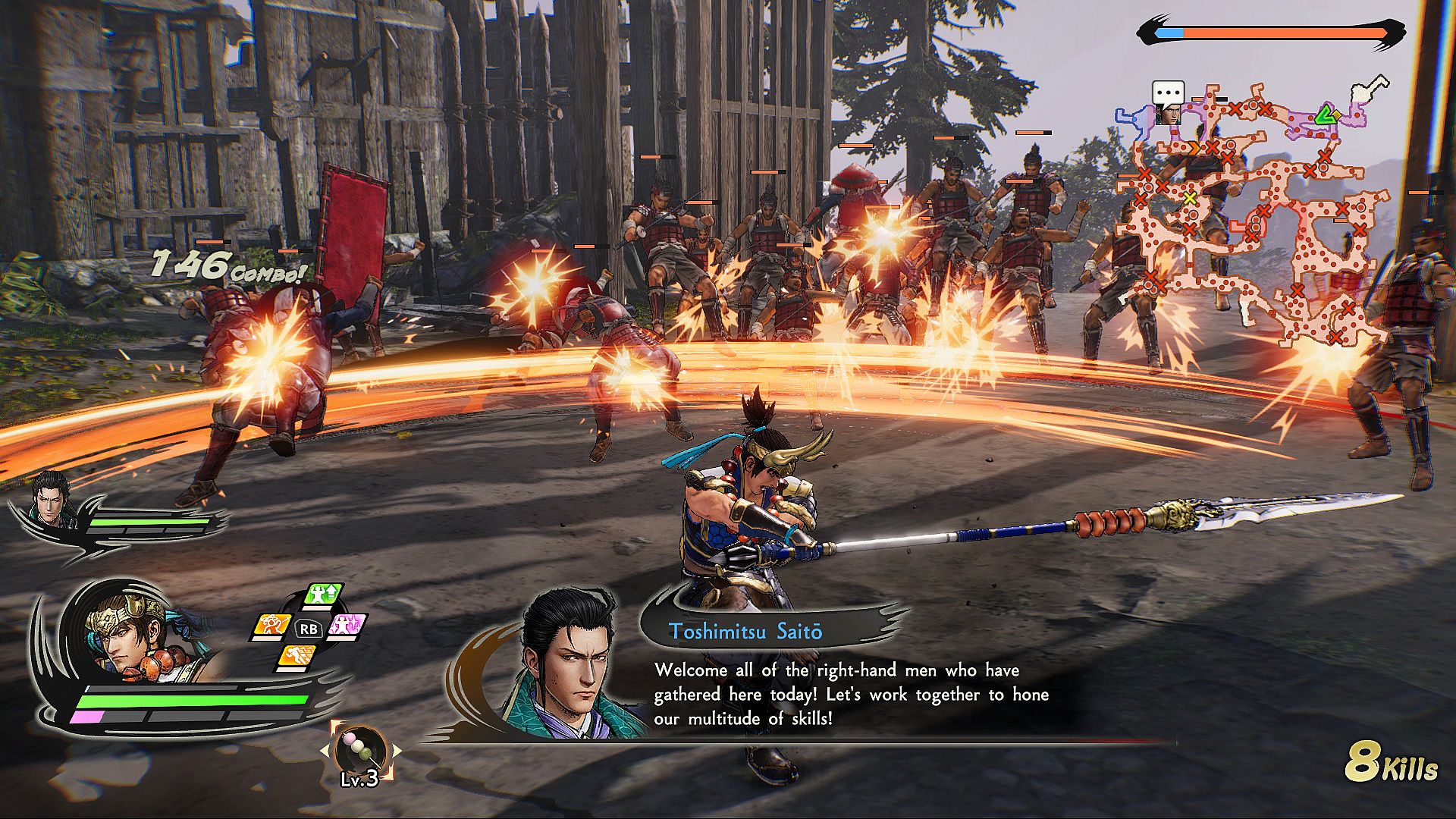Click the yellow X marker on minimap
This screenshot has width=1456, height=819.
click(x=1190, y=198)
